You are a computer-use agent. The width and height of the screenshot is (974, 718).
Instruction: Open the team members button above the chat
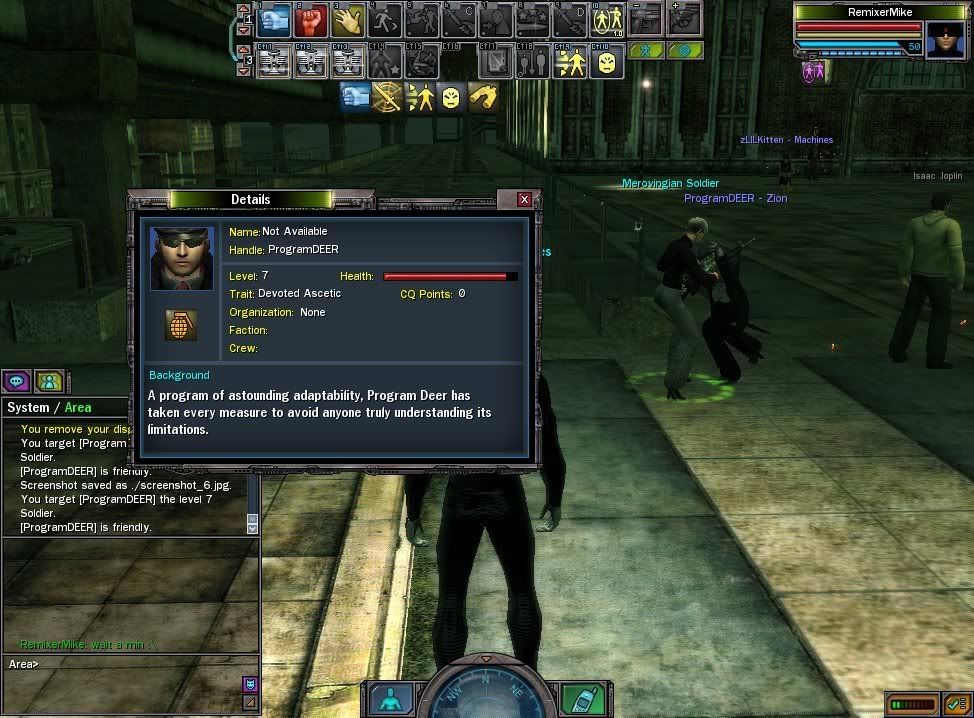click(49, 381)
